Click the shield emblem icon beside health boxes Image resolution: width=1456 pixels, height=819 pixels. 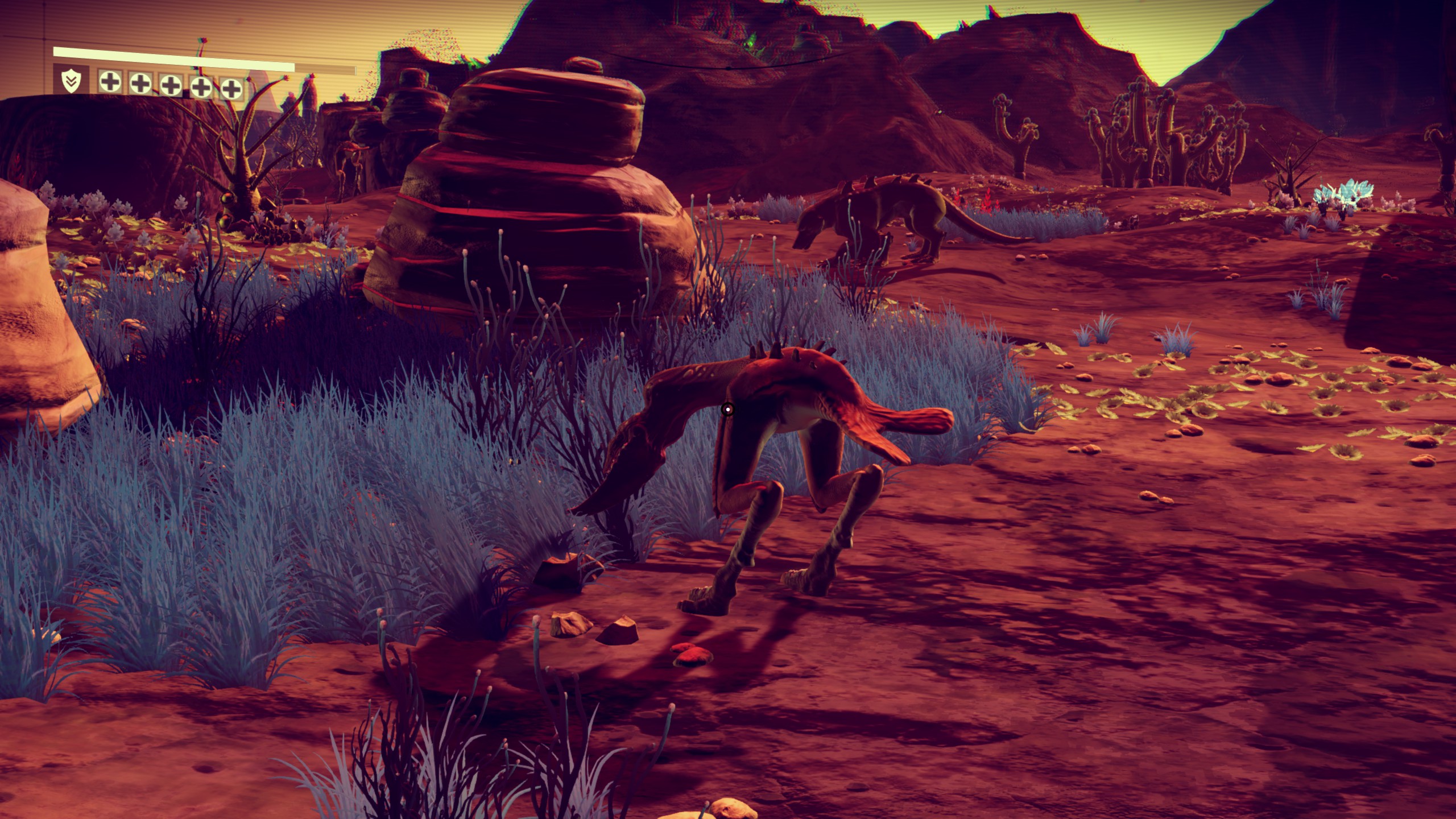point(71,81)
